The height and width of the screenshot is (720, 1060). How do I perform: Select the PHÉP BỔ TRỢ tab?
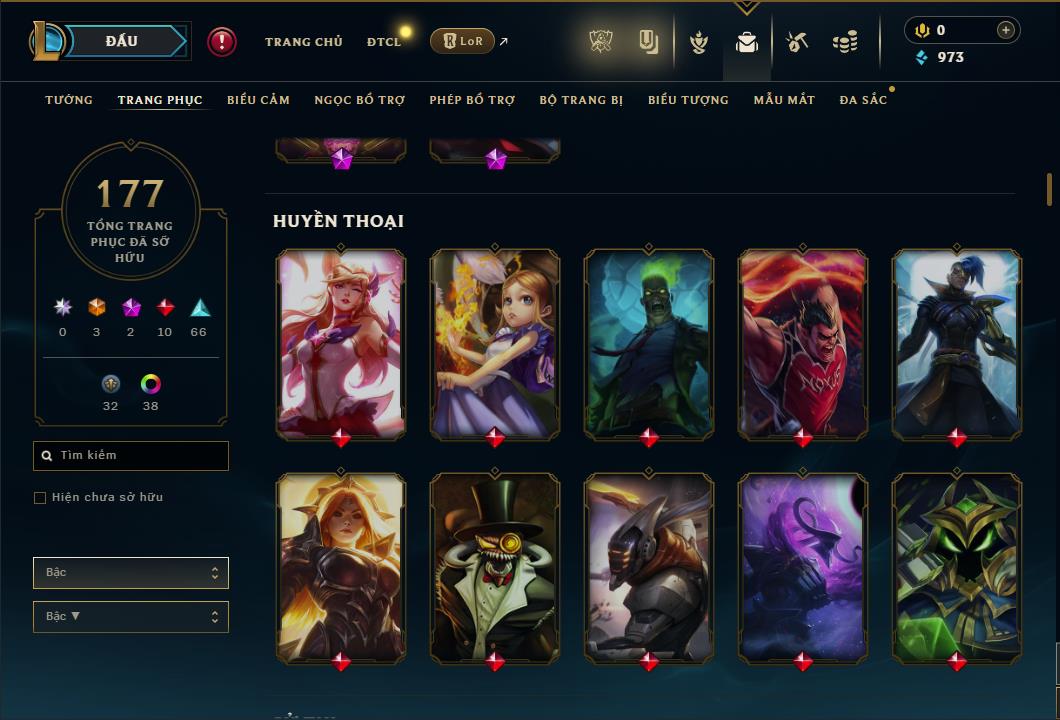click(472, 100)
